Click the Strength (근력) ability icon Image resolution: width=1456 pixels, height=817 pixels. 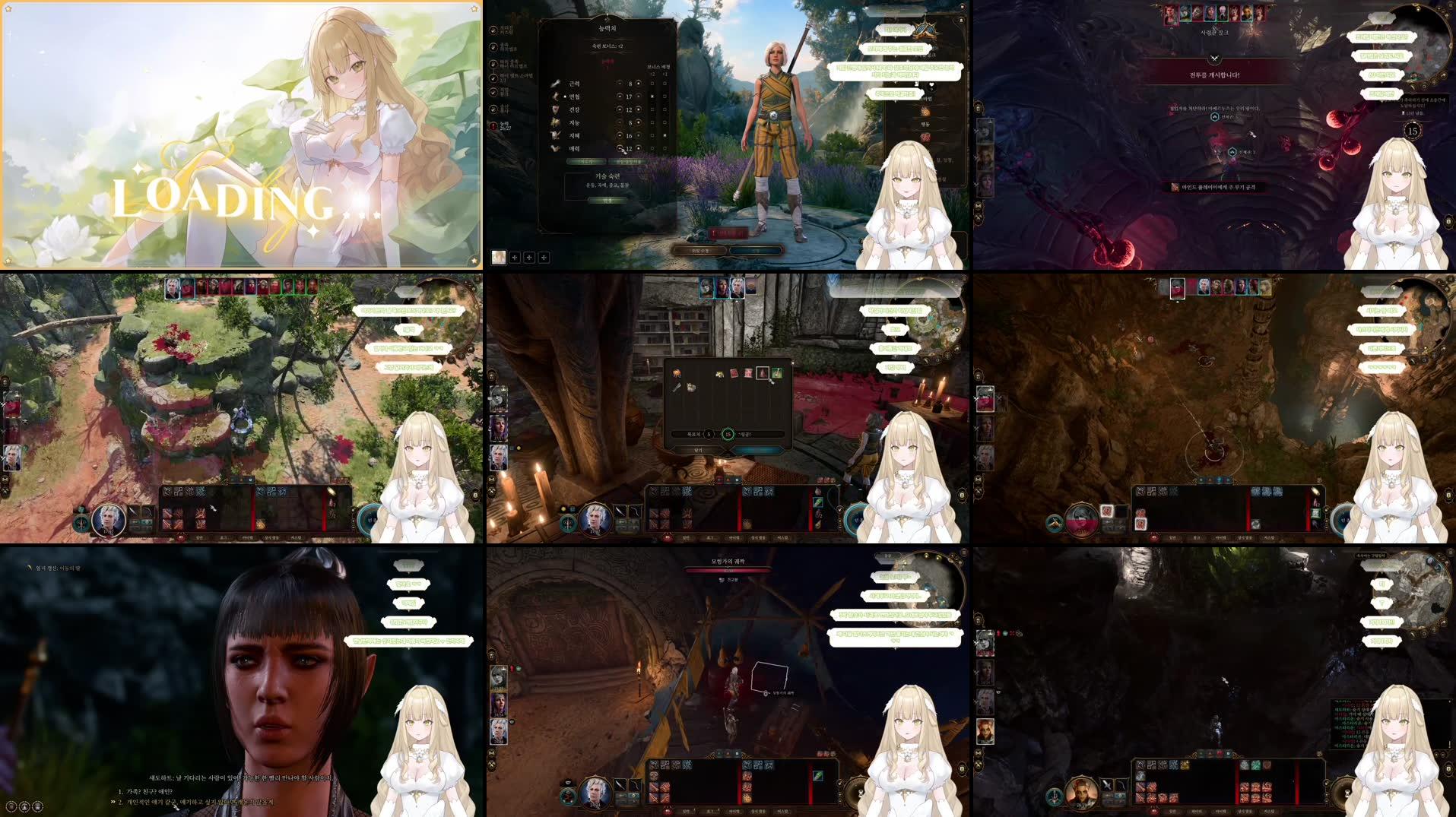pyautogui.click(x=555, y=84)
